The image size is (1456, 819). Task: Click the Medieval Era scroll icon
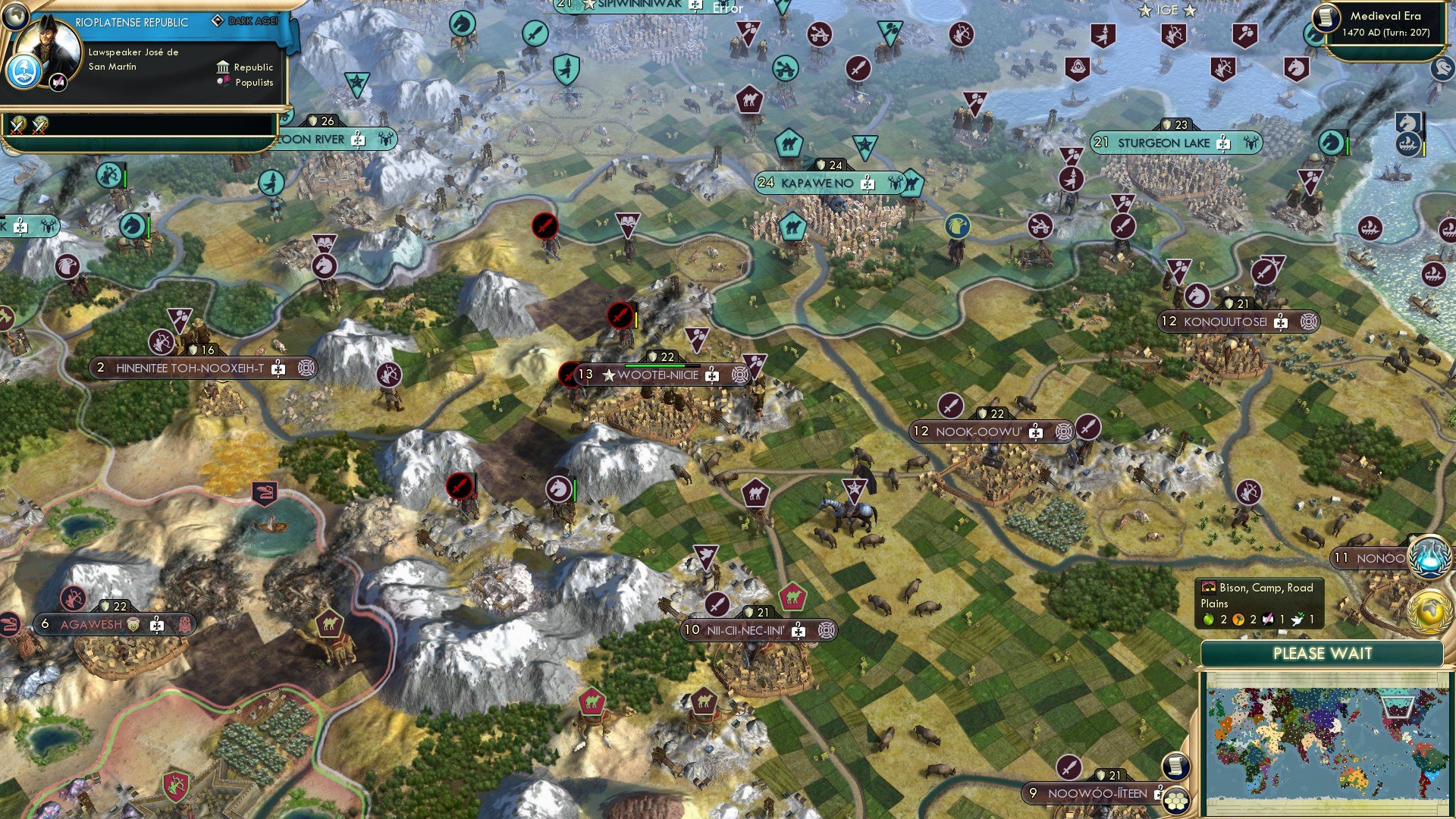click(x=1325, y=19)
